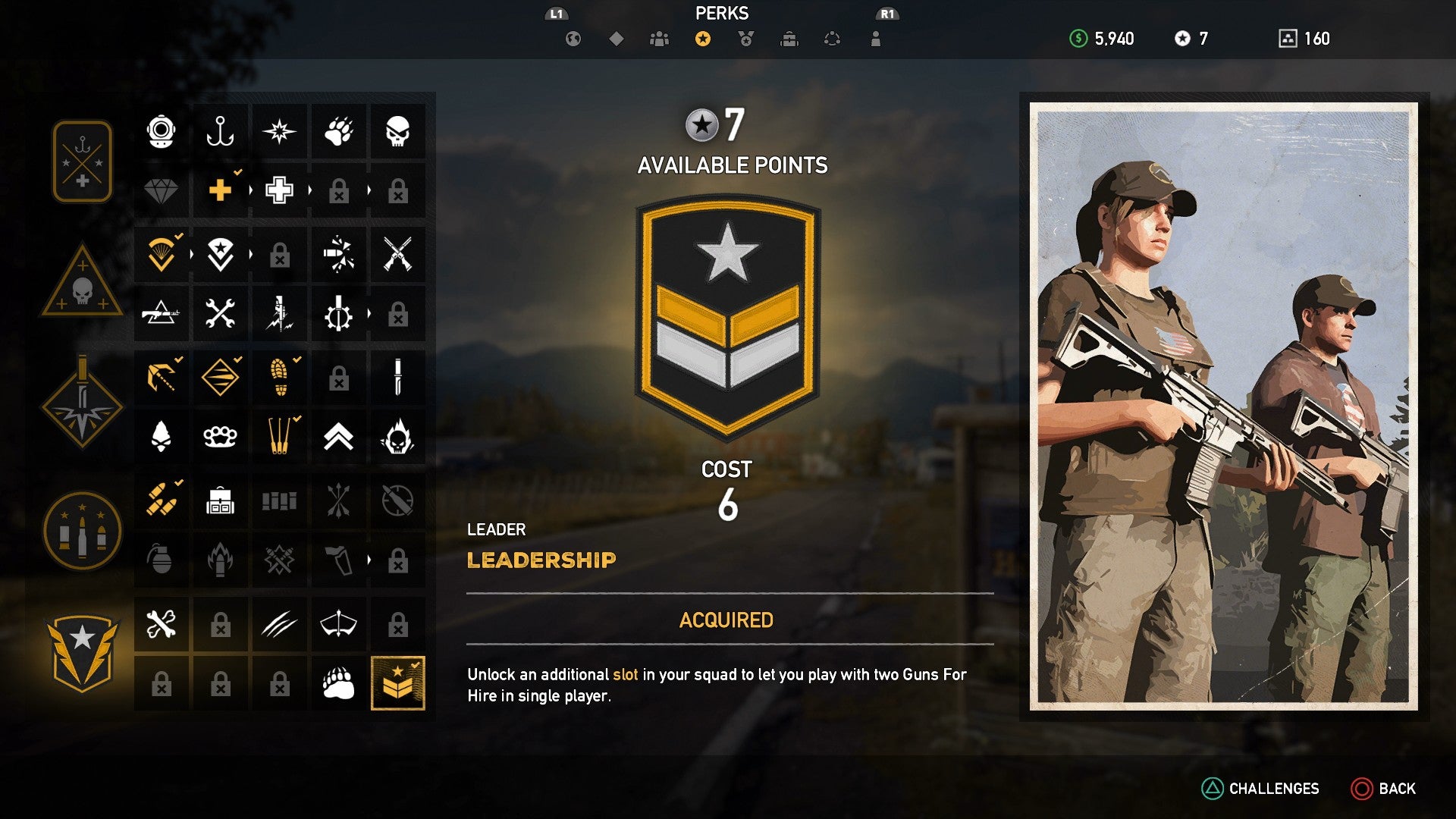Image resolution: width=1456 pixels, height=819 pixels.
Task: Open the backpack inventory tab
Action: 789,38
